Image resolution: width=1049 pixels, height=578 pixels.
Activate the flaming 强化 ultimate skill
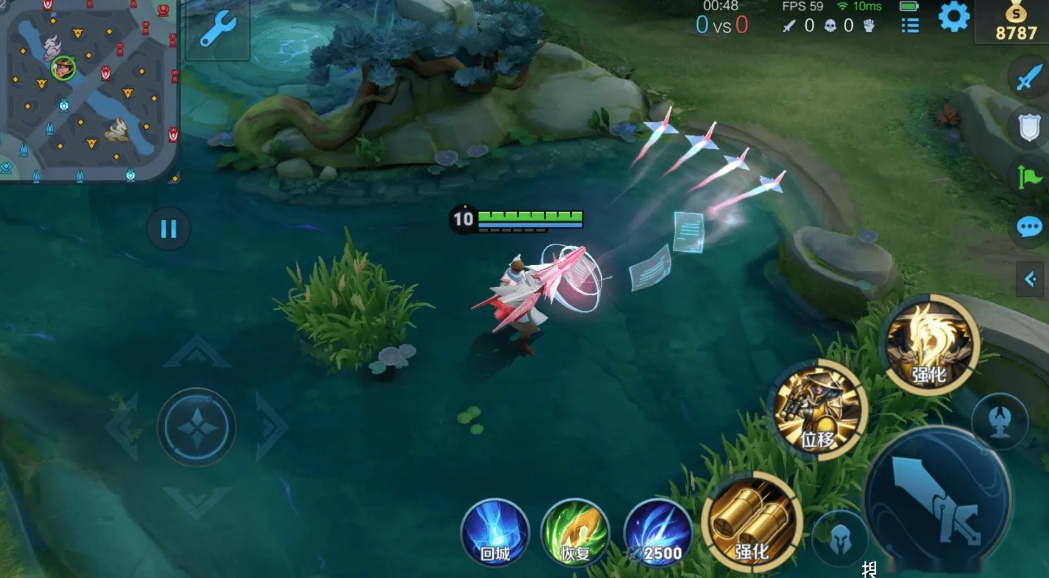click(929, 345)
